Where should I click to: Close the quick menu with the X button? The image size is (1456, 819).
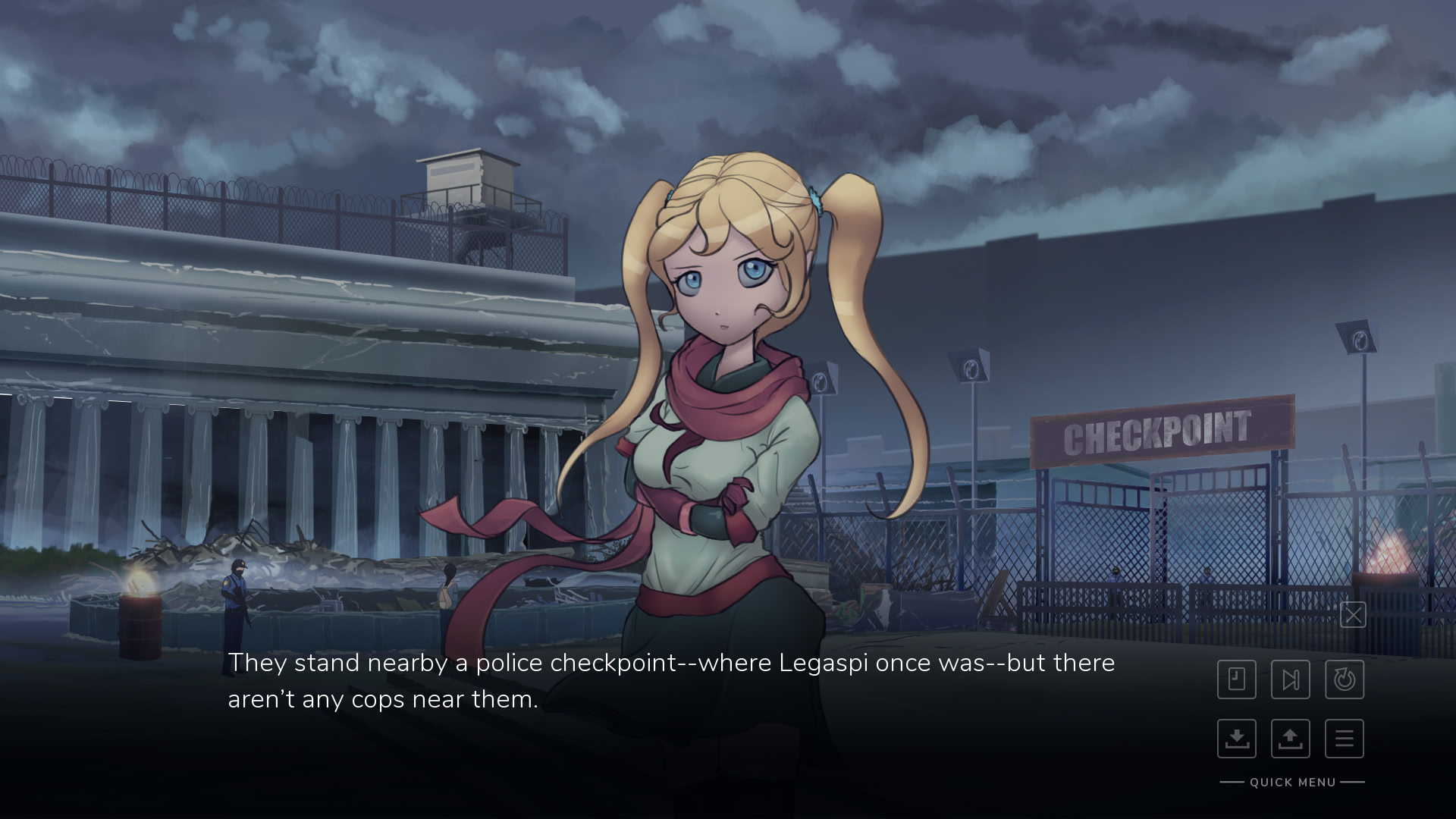tap(1353, 615)
